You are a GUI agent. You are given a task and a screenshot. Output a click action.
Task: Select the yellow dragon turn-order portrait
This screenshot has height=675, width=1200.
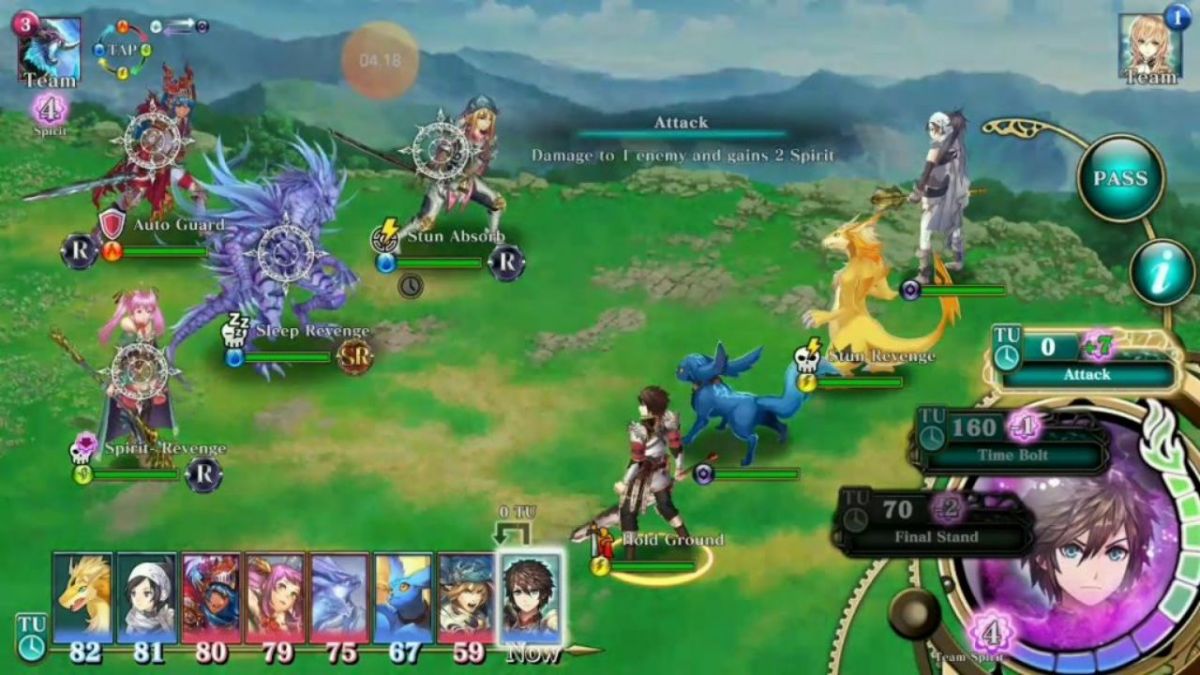click(x=83, y=596)
